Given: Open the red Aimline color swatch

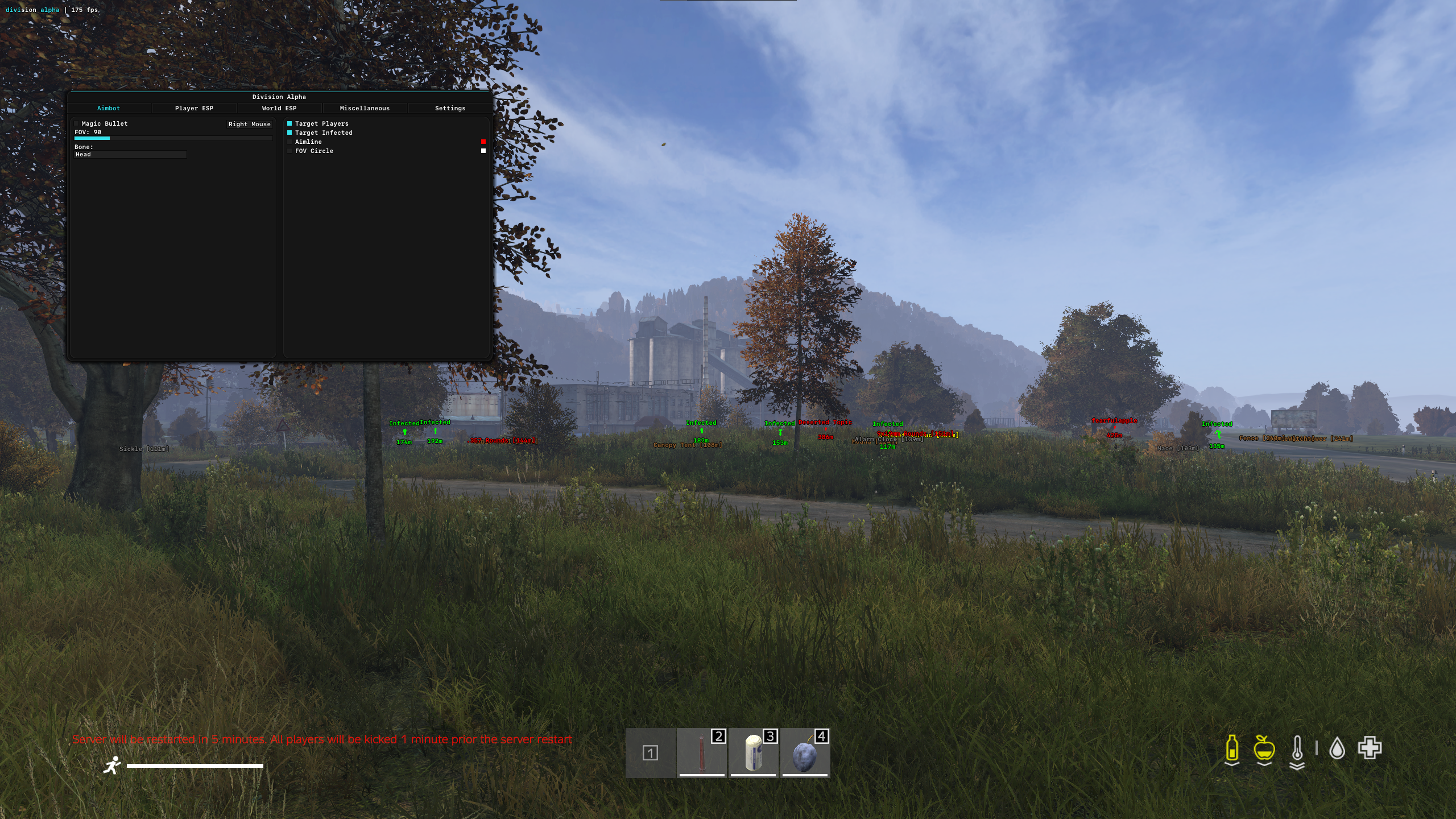Looking at the screenshot, I should (x=483, y=142).
